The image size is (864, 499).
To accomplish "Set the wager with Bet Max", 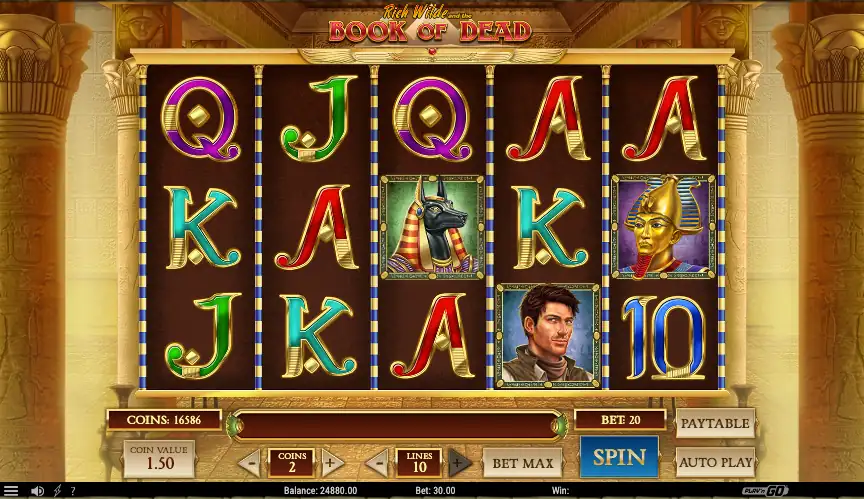I will 522,463.
